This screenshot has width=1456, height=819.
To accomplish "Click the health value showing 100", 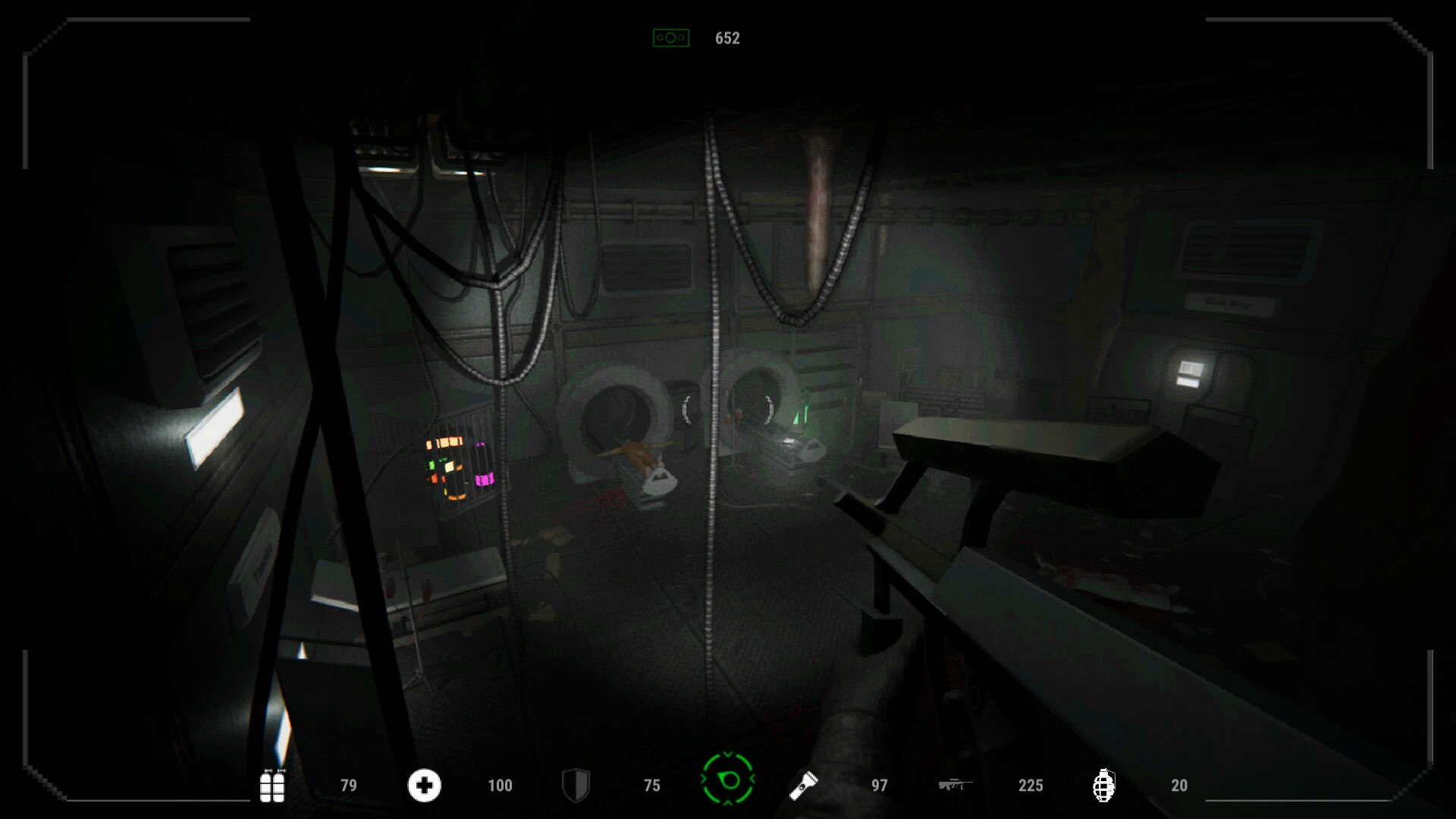I will pyautogui.click(x=500, y=786).
